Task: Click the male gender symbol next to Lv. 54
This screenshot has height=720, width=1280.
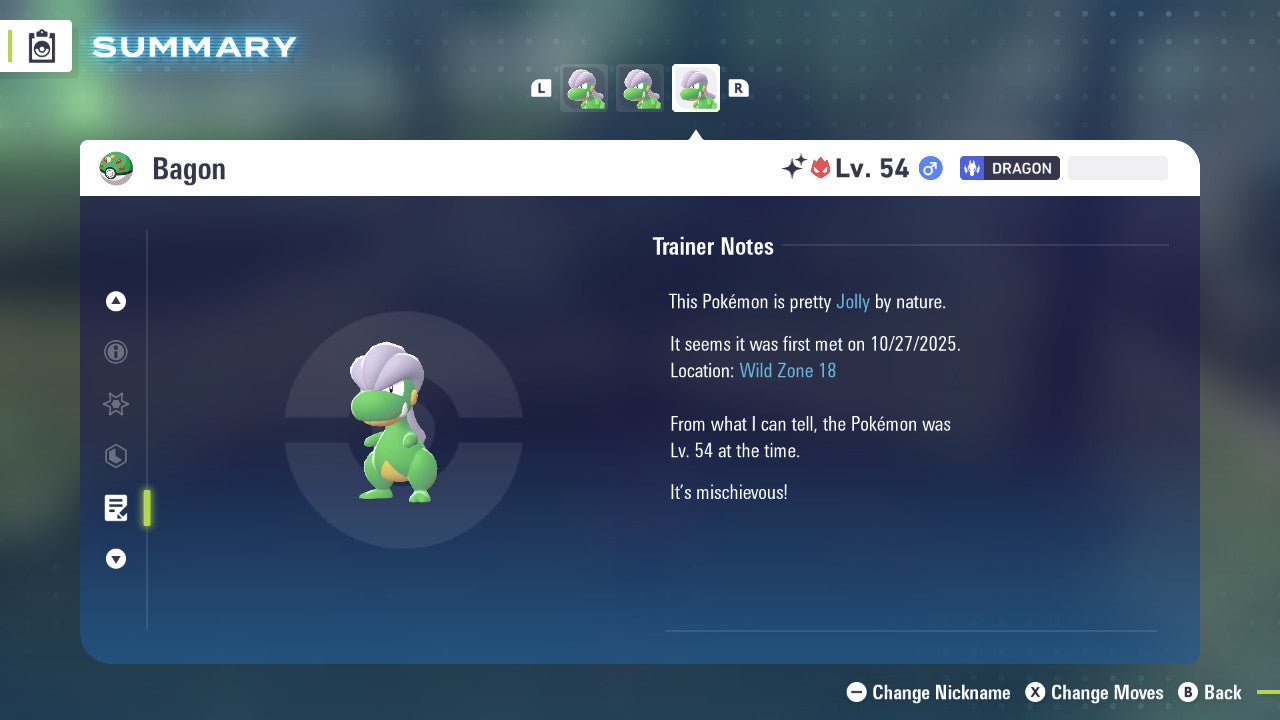Action: [x=929, y=168]
